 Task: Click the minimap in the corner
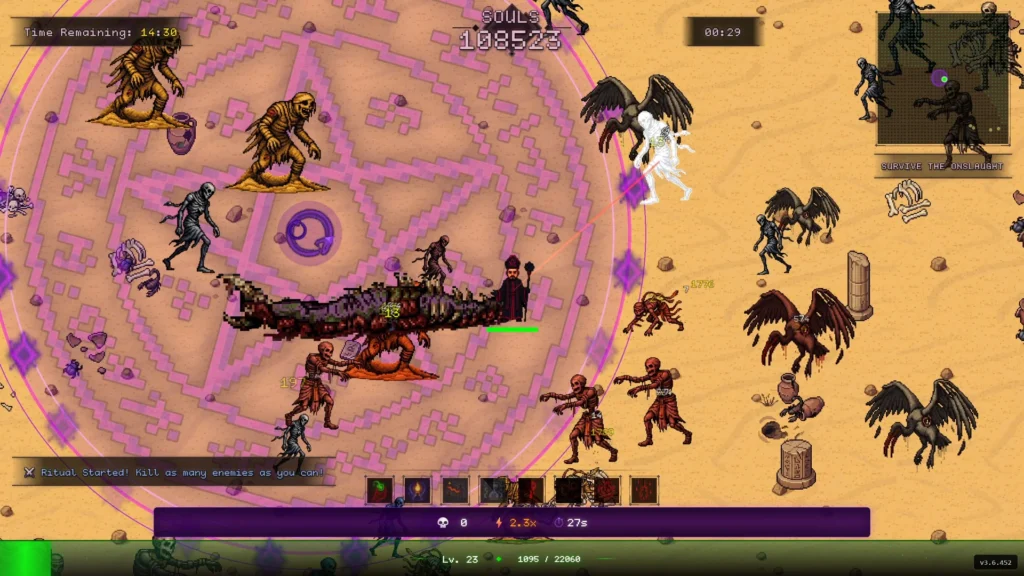(x=927, y=79)
